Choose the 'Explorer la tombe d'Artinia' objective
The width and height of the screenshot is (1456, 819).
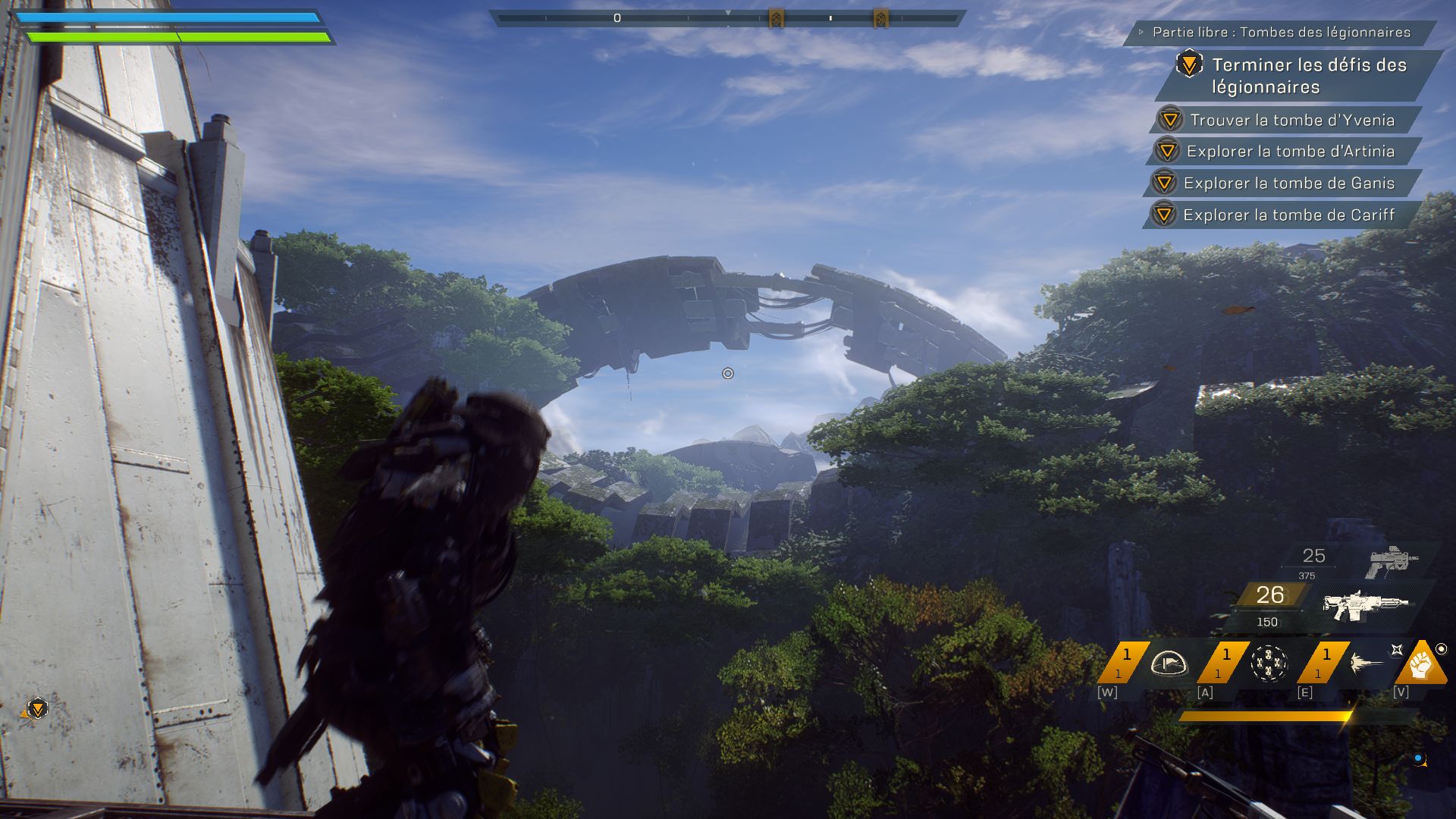(1290, 152)
